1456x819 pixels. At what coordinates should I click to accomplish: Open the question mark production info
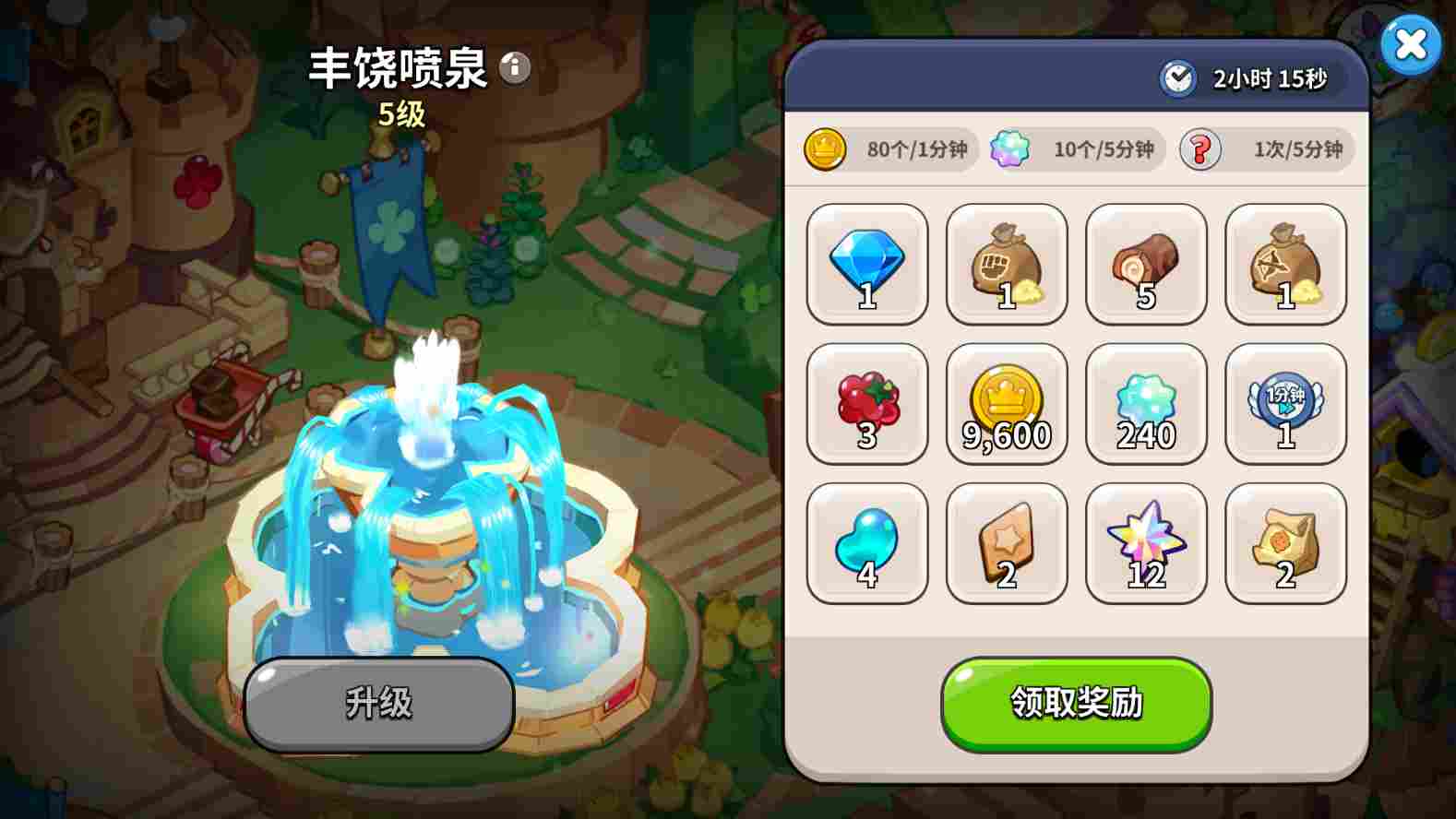tap(1199, 149)
